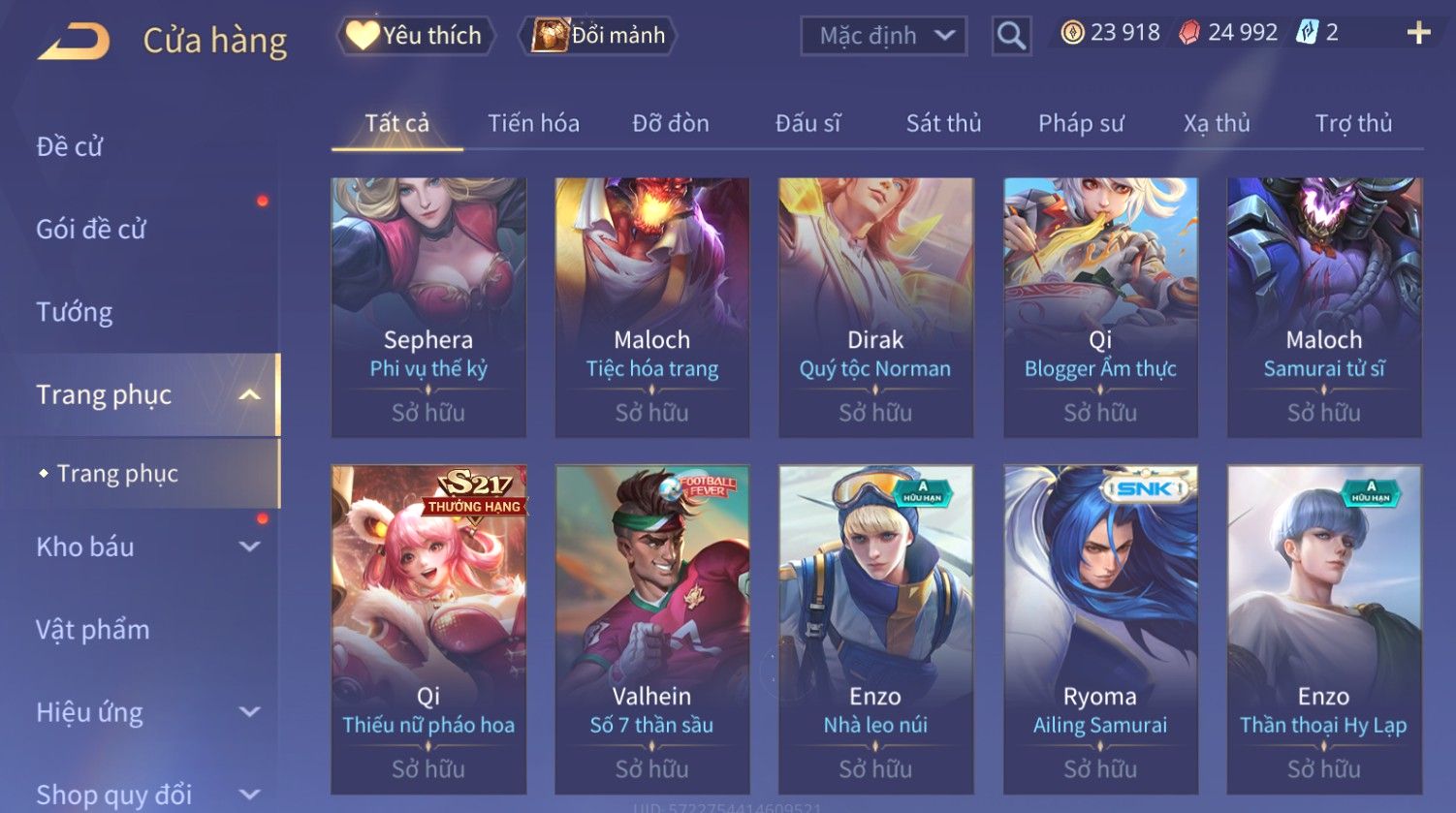Open the Yêu thích favorites list
Image resolution: width=1456 pixels, height=813 pixels.
click(x=416, y=36)
